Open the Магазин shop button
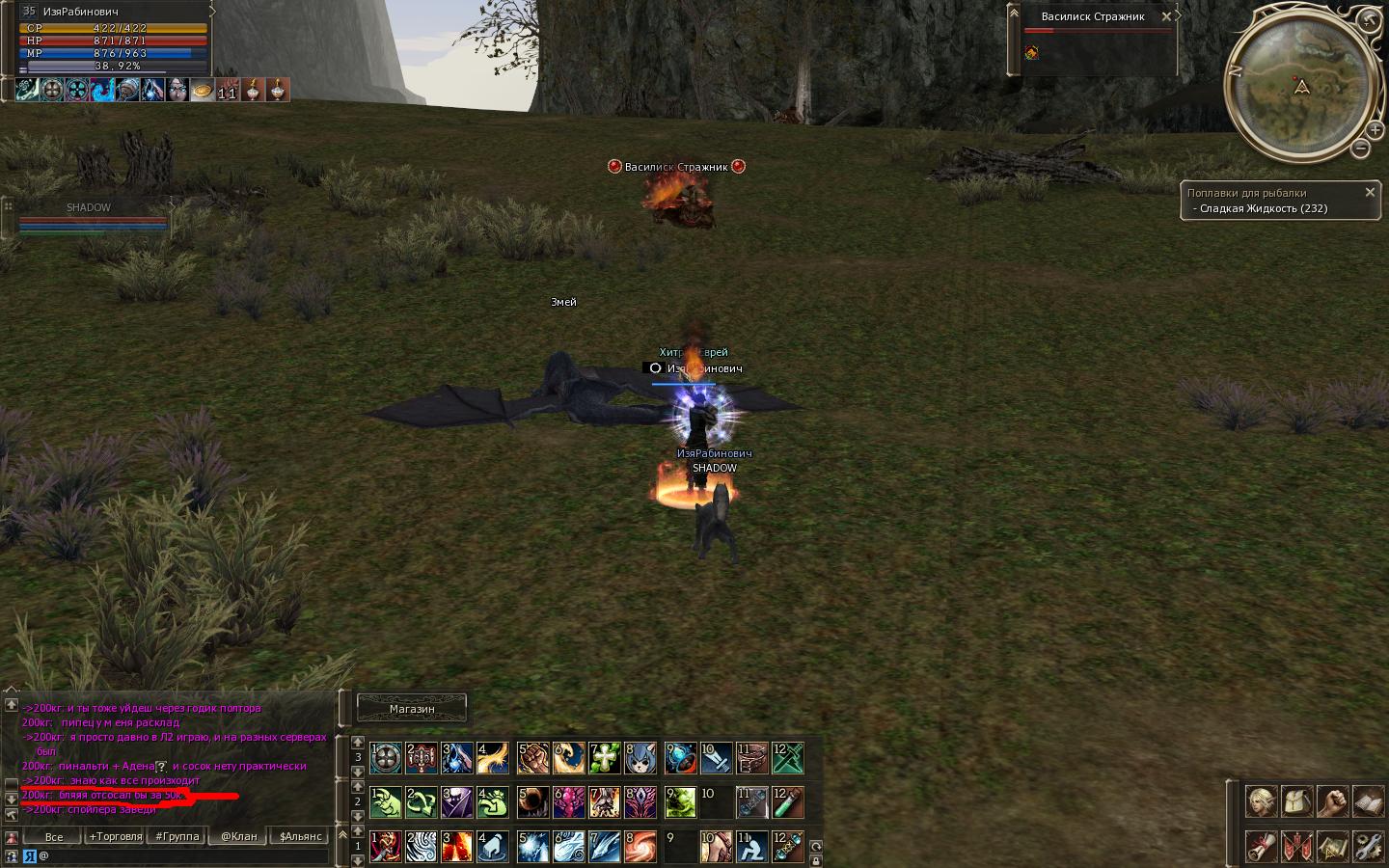1389x868 pixels. [412, 709]
